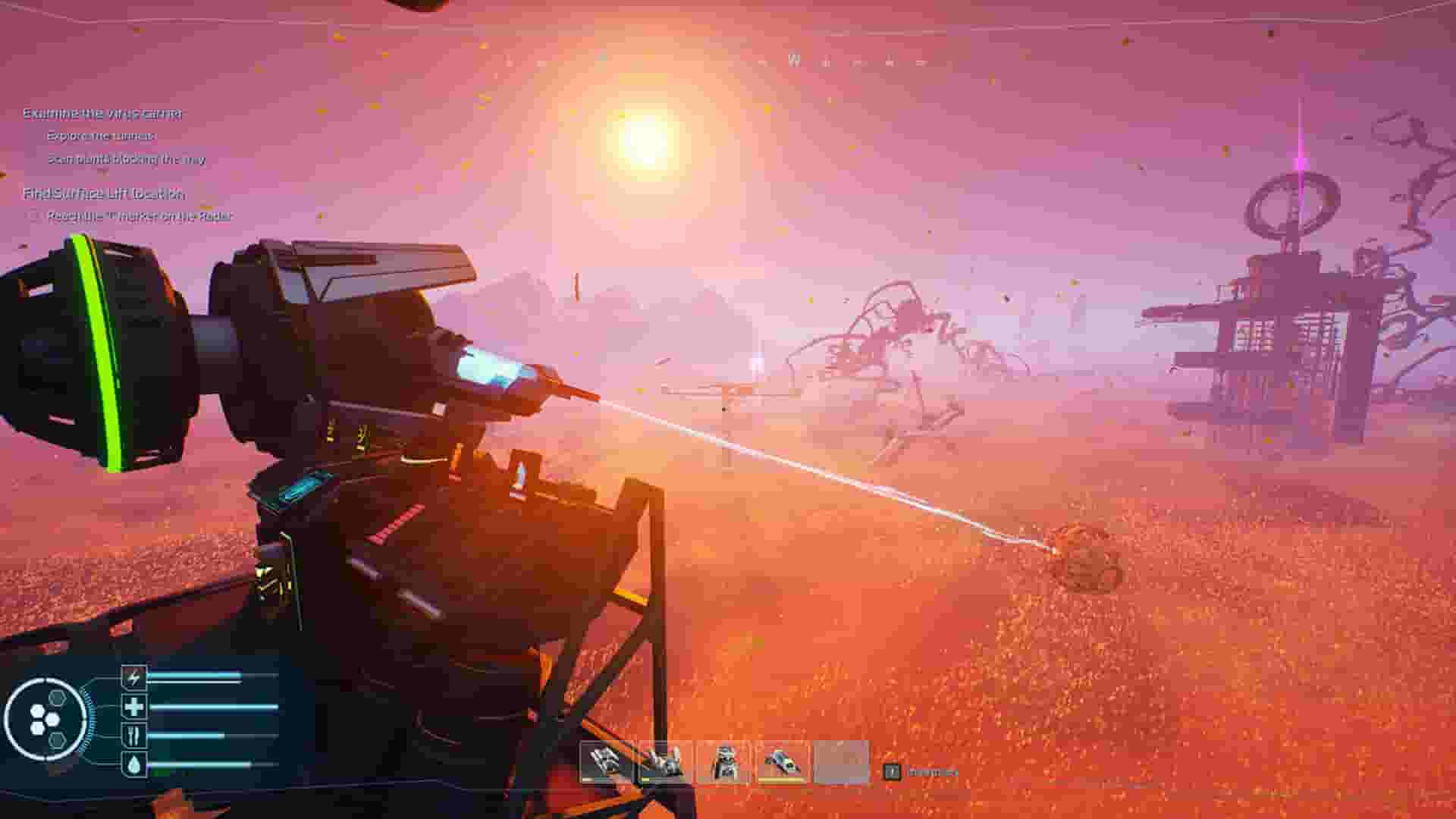The image size is (1456, 819).
Task: Open the circular virus gauge indicator
Action: point(45,719)
